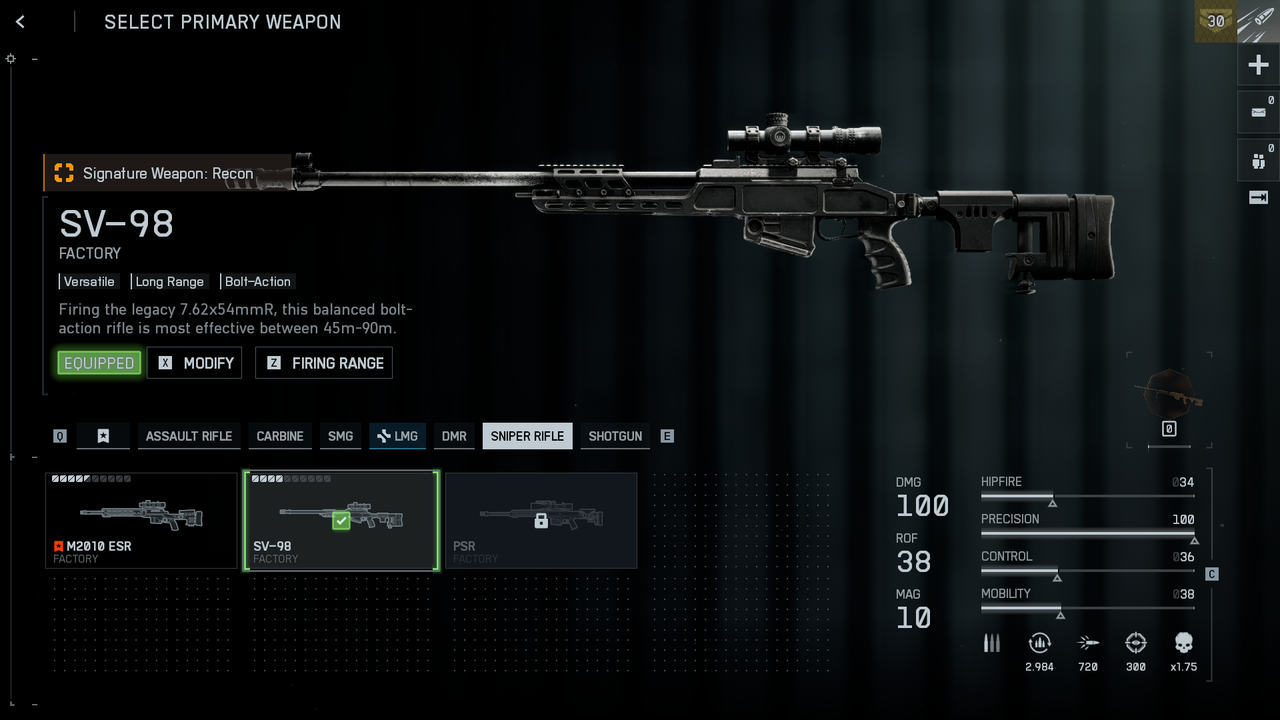
Task: Click the green Equipped button
Action: 99,363
